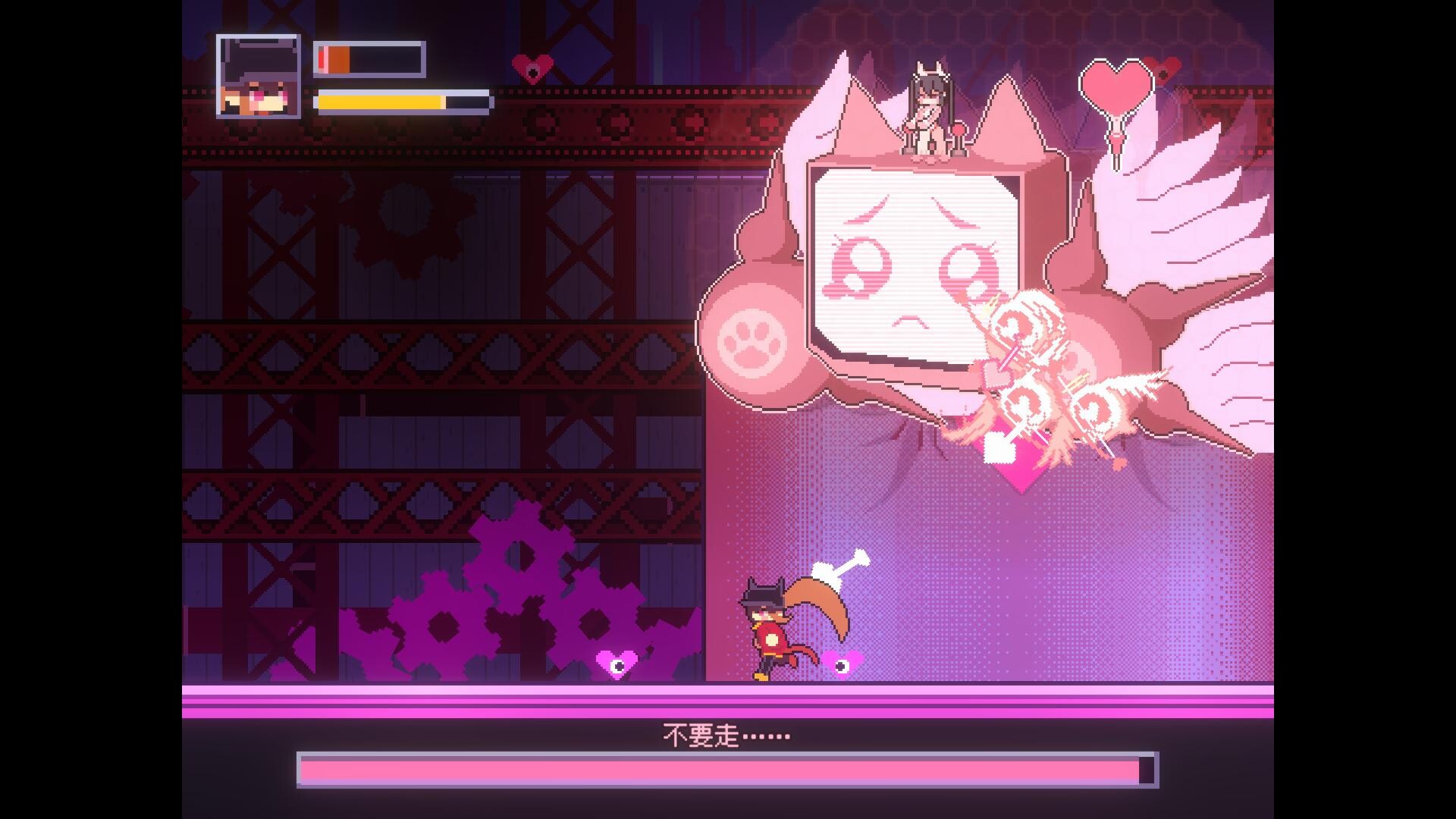This screenshot has height=819, width=1456.
Task: Click the red girder beam in the background
Action: [455, 136]
